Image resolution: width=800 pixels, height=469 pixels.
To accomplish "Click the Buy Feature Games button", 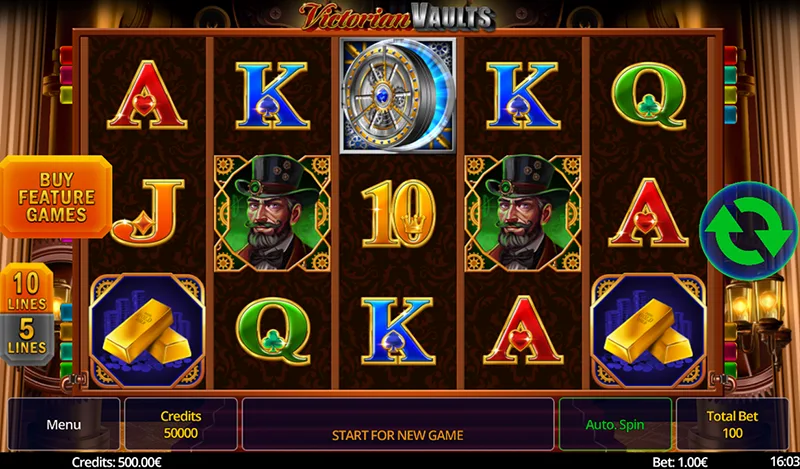I will pyautogui.click(x=56, y=196).
